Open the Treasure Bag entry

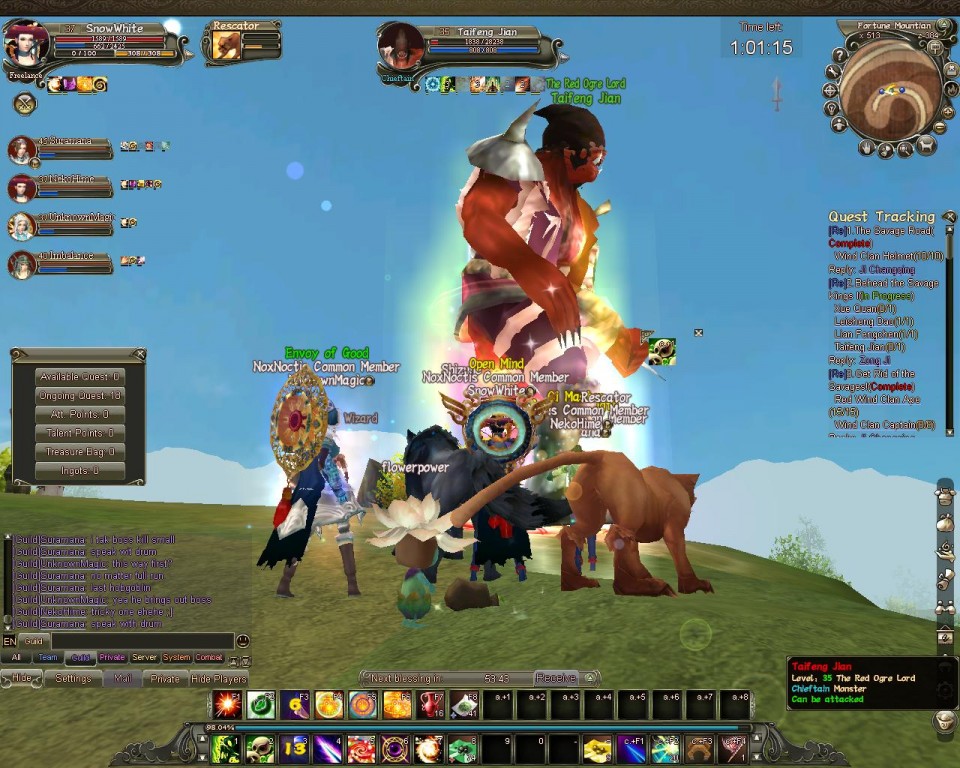pos(79,452)
